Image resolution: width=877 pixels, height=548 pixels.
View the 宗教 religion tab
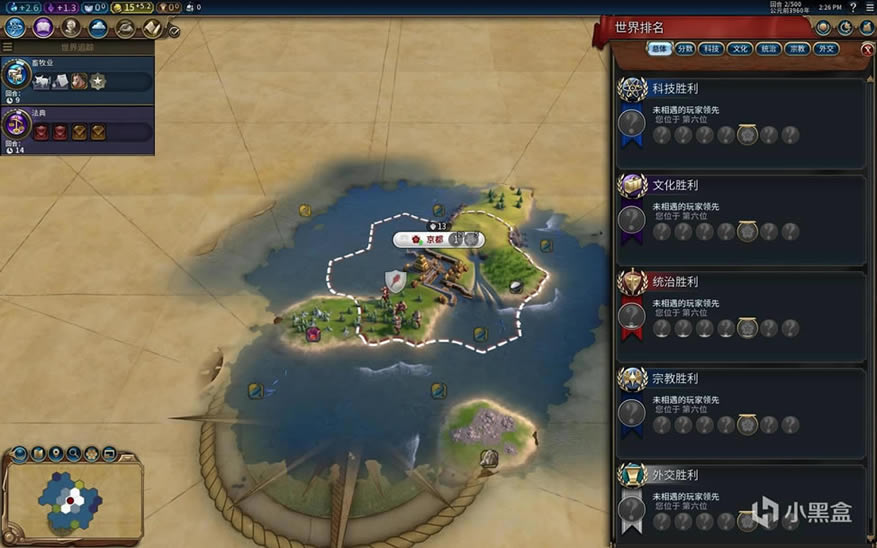[798, 48]
